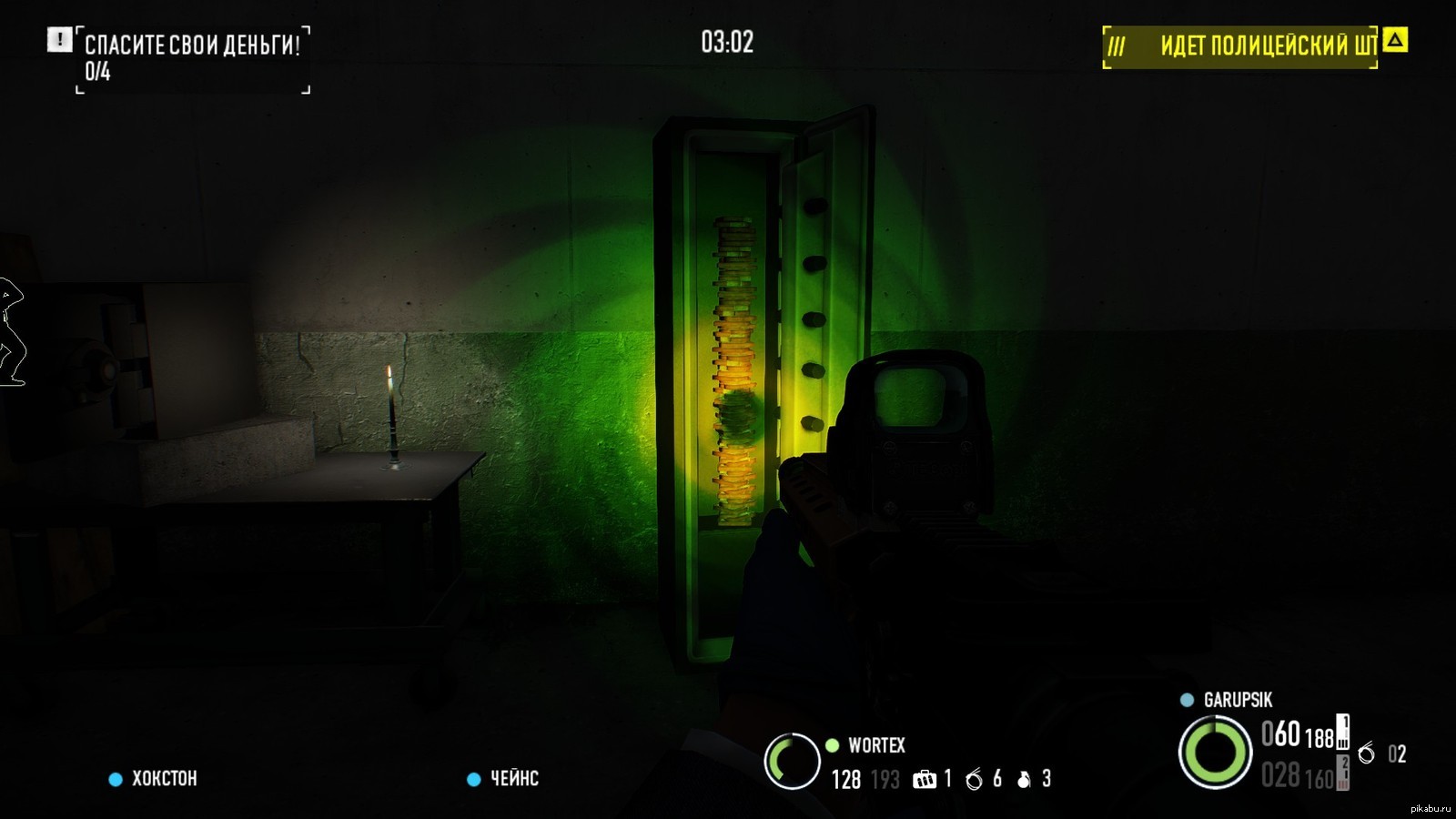The image size is (1456, 819).
Task: Click Wortex's deployable bag icon
Action: (x=924, y=780)
